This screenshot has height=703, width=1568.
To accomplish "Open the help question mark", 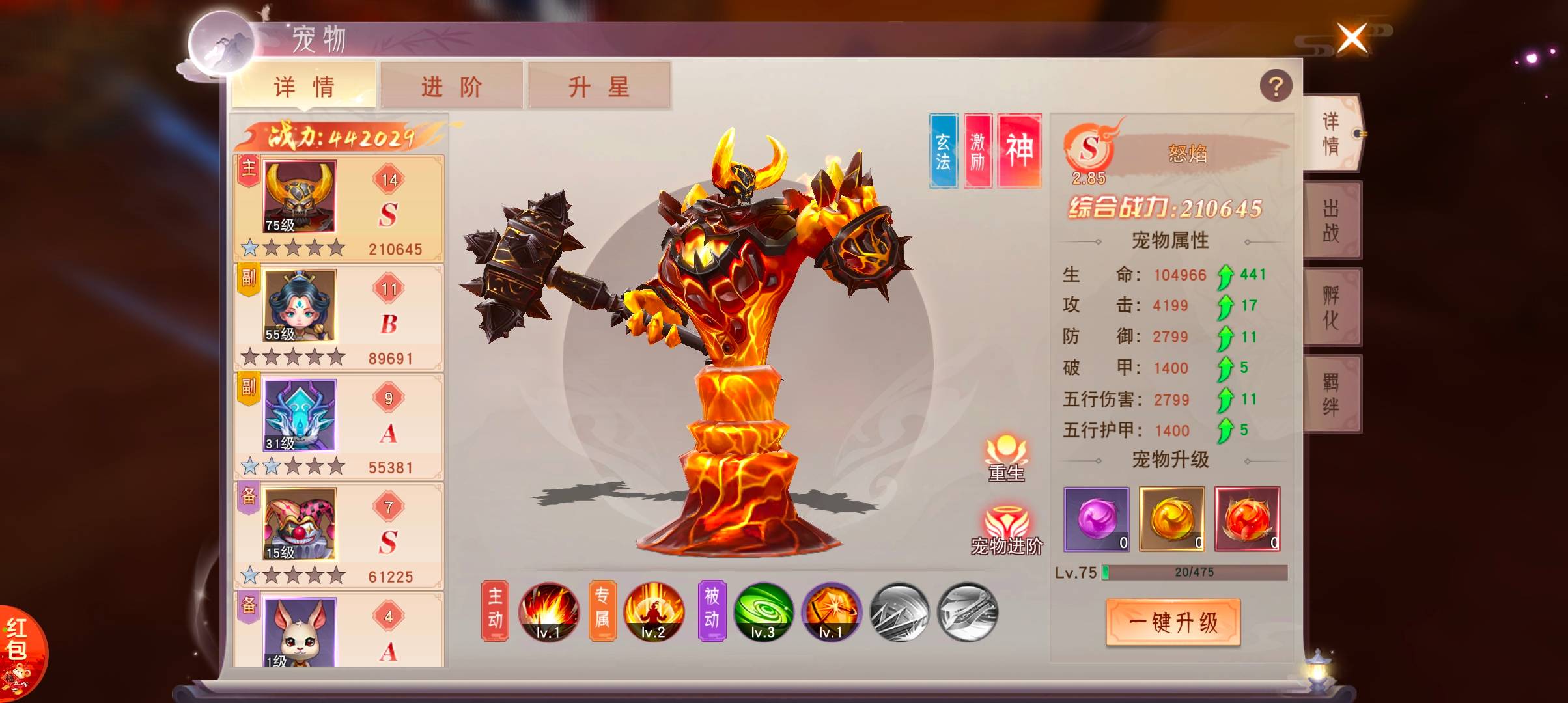I will click(x=1276, y=86).
